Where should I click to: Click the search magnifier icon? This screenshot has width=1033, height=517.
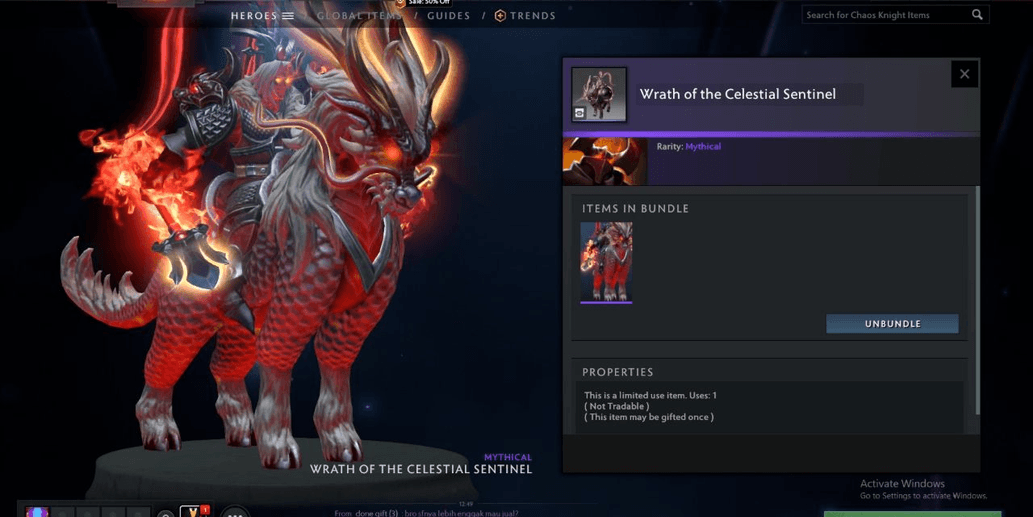pyautogui.click(x=977, y=15)
